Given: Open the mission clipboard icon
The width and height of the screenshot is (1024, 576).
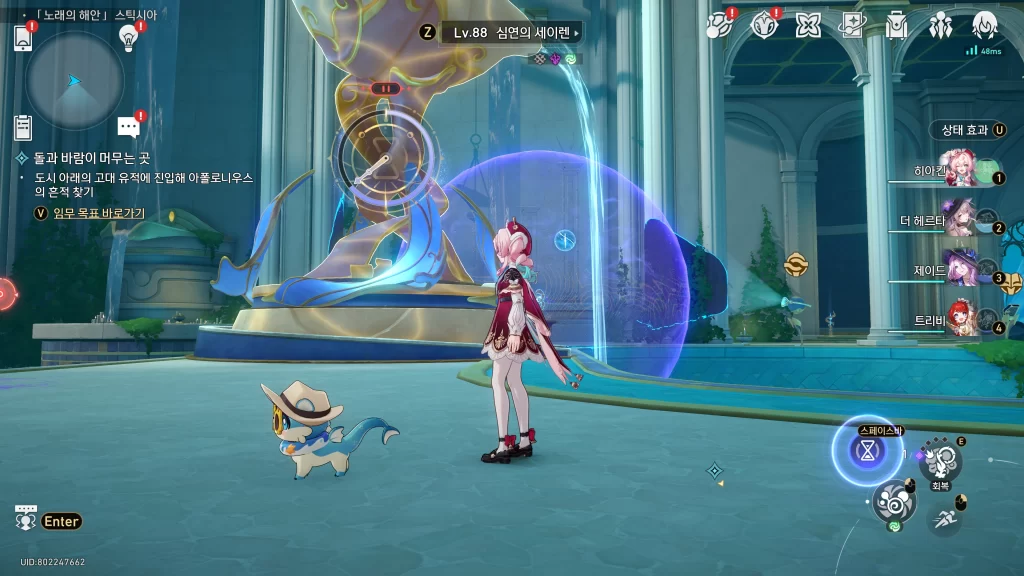Looking at the screenshot, I should click(x=23, y=127).
